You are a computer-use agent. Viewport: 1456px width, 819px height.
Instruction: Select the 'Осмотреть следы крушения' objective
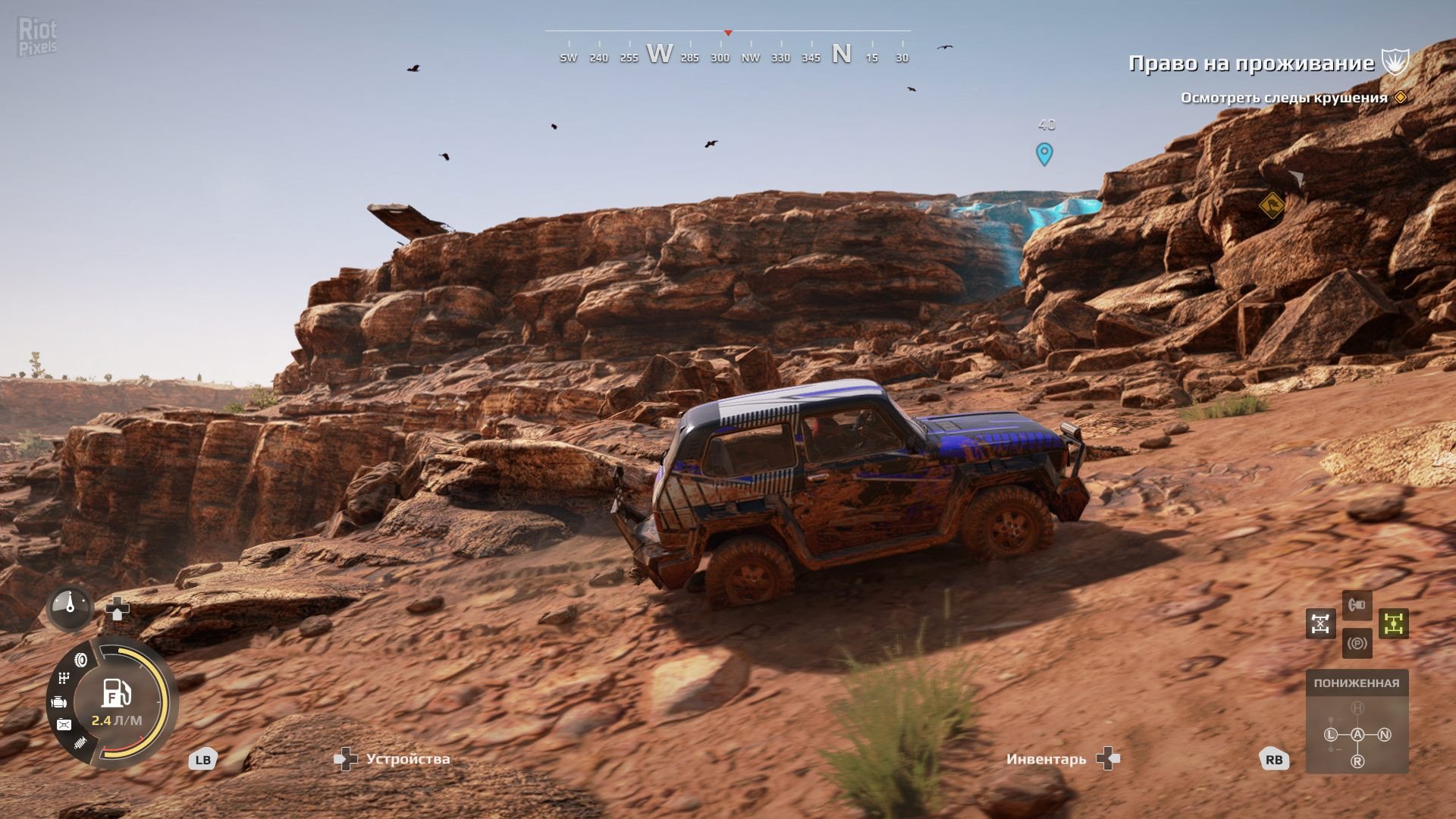pos(1284,98)
